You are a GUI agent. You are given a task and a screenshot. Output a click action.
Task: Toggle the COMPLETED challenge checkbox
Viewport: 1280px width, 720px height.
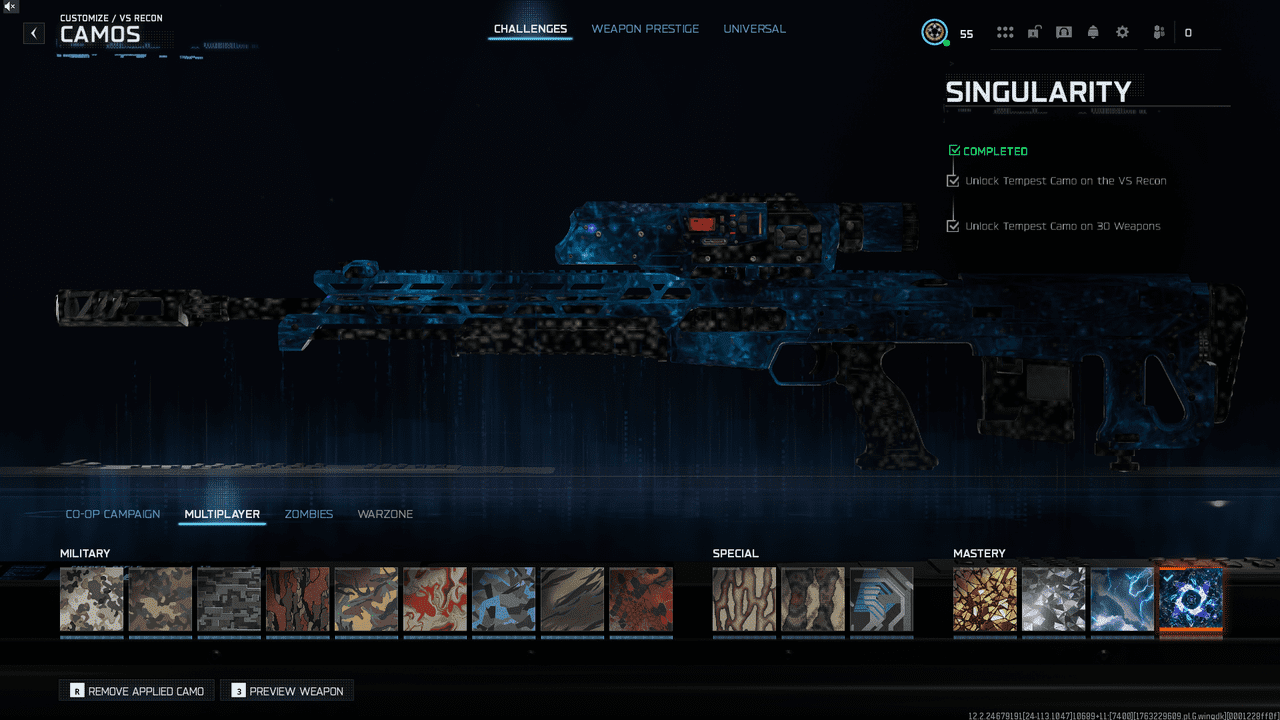click(x=954, y=150)
